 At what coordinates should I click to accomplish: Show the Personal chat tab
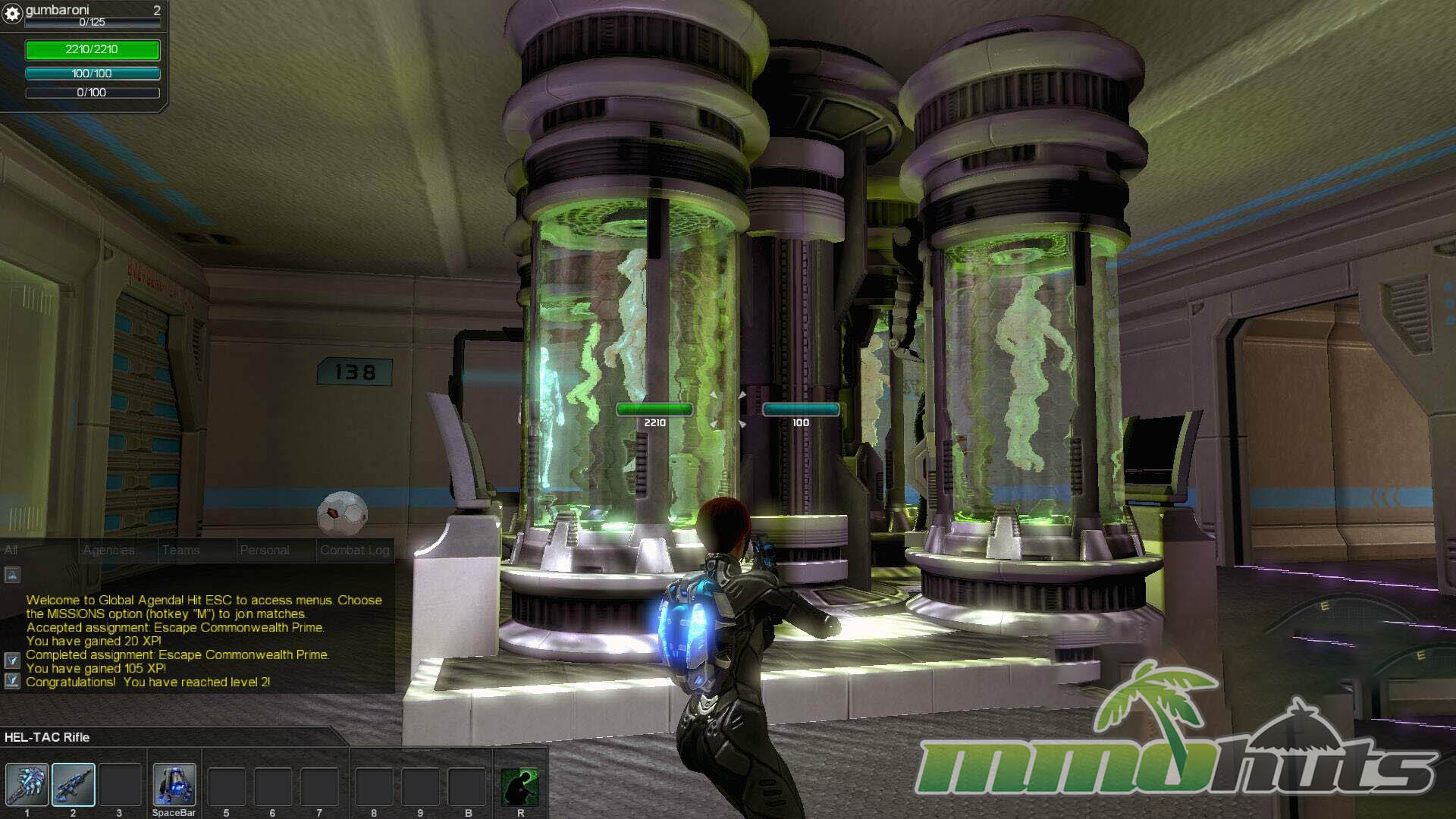(x=265, y=550)
